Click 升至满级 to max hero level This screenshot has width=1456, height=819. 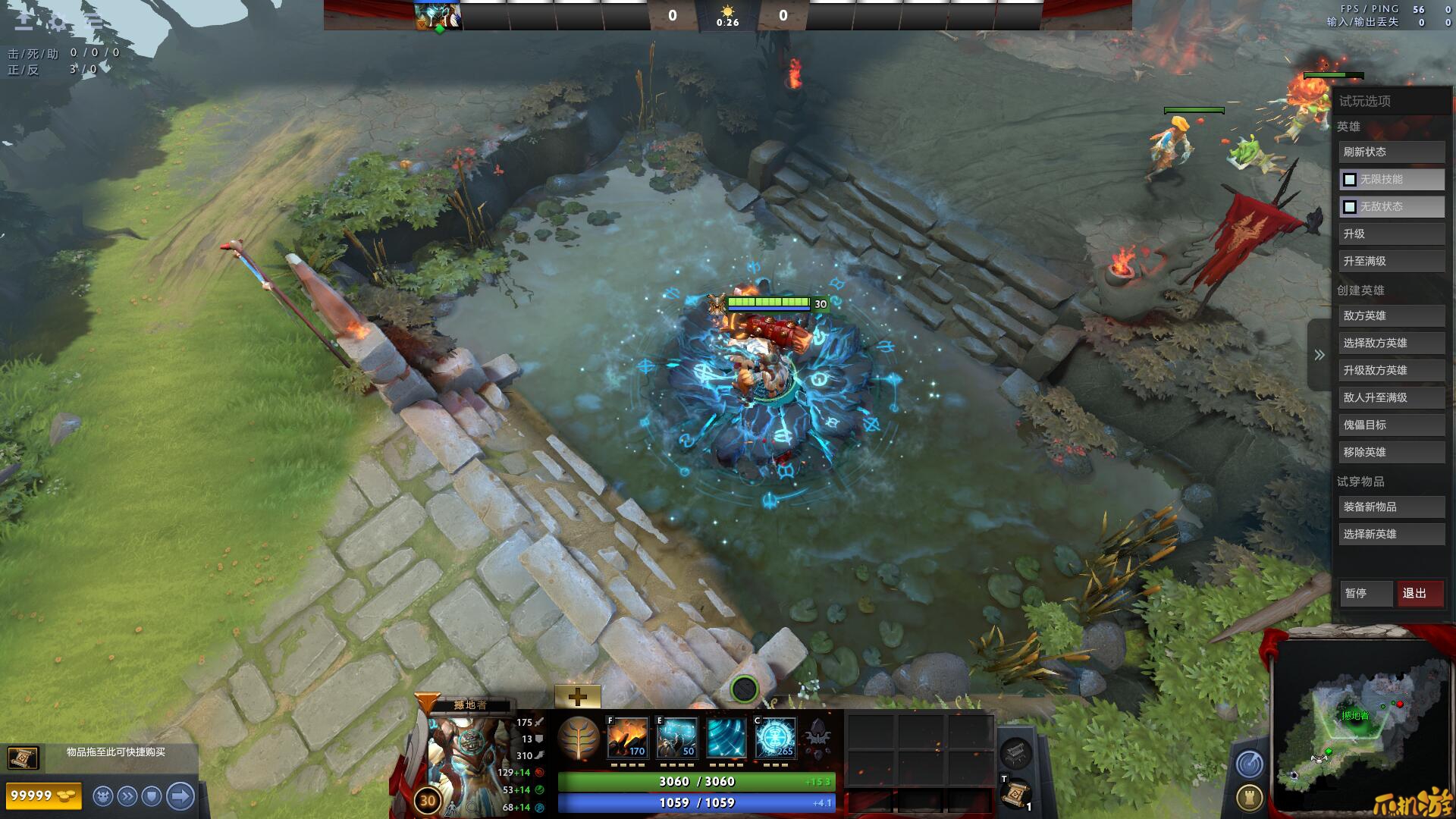pos(1391,261)
